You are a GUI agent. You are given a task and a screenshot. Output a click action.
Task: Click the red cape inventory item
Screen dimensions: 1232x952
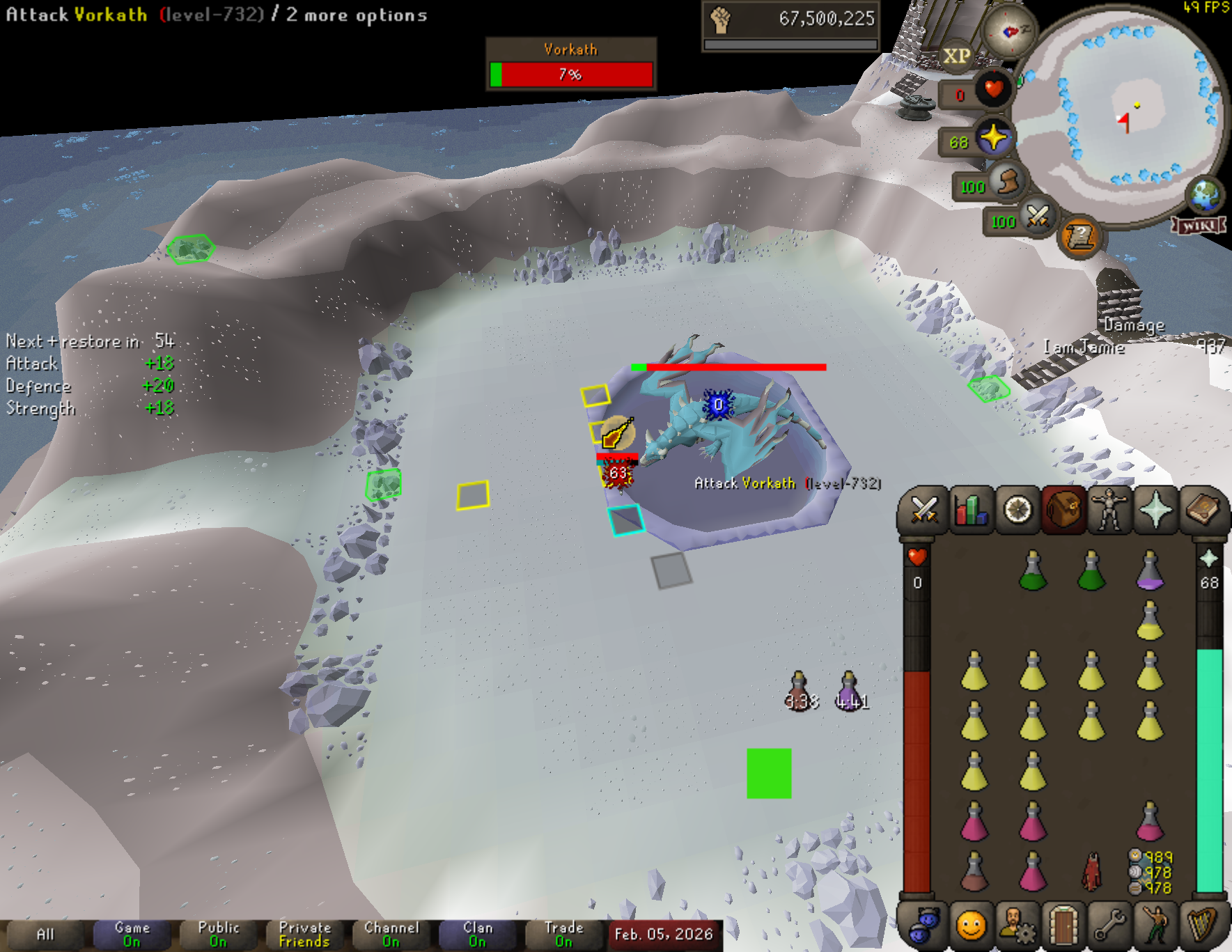[x=1091, y=872]
